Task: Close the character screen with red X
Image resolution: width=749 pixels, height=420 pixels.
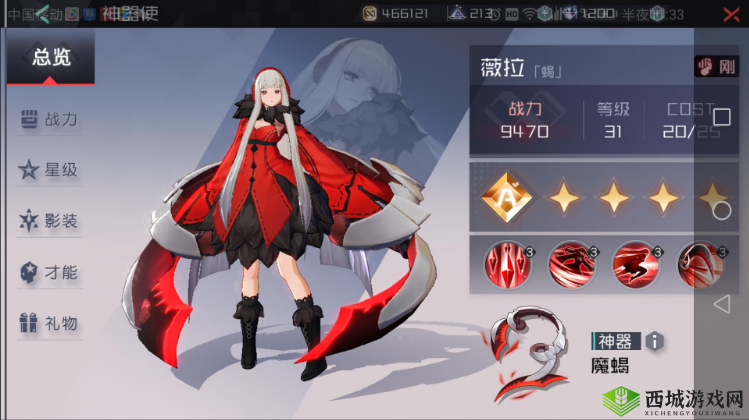Action: (x=730, y=14)
